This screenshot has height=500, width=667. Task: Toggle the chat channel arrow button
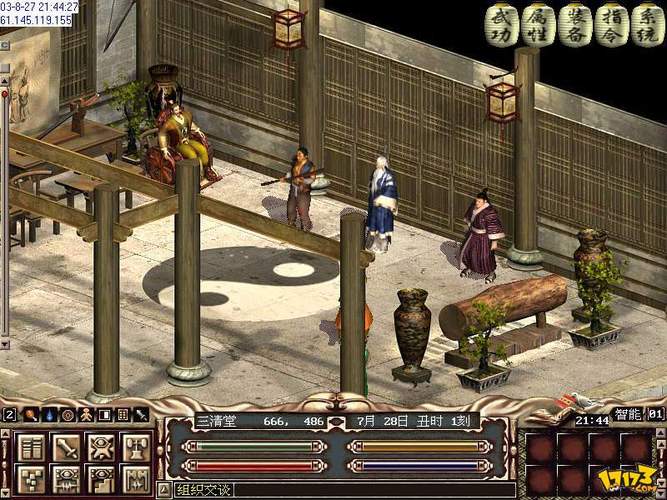click(x=164, y=490)
